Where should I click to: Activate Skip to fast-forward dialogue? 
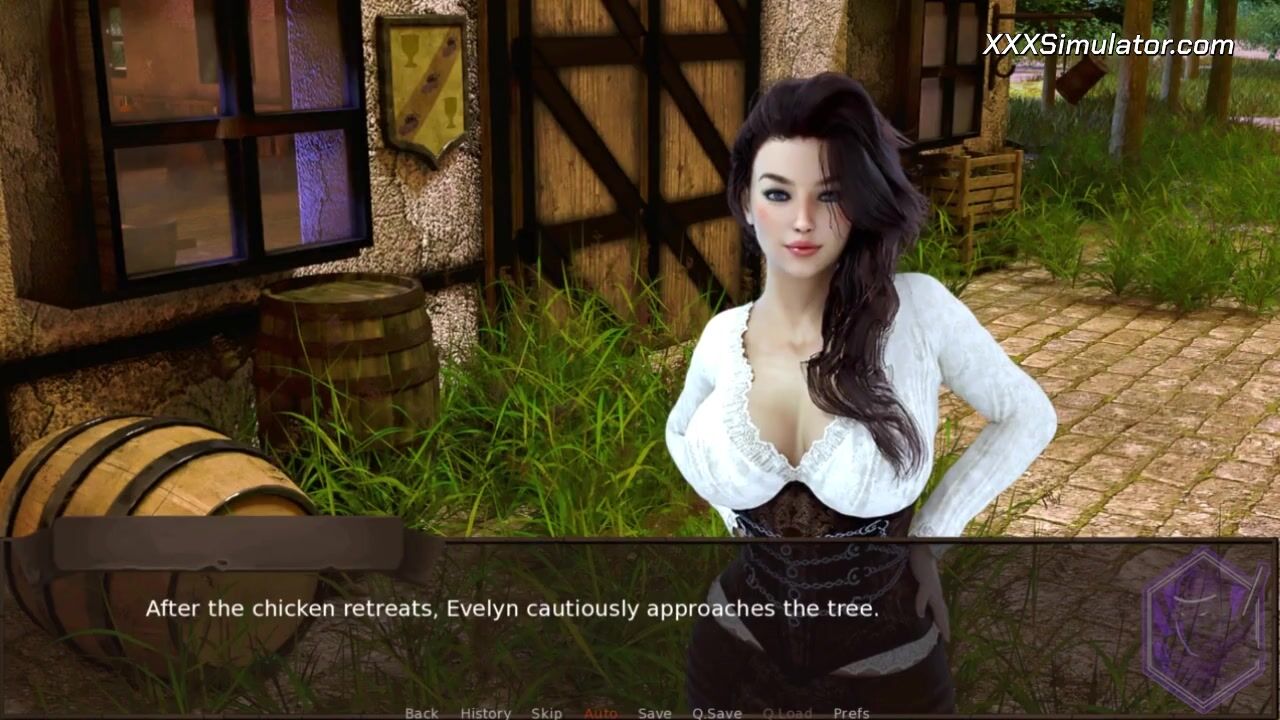[x=546, y=713]
